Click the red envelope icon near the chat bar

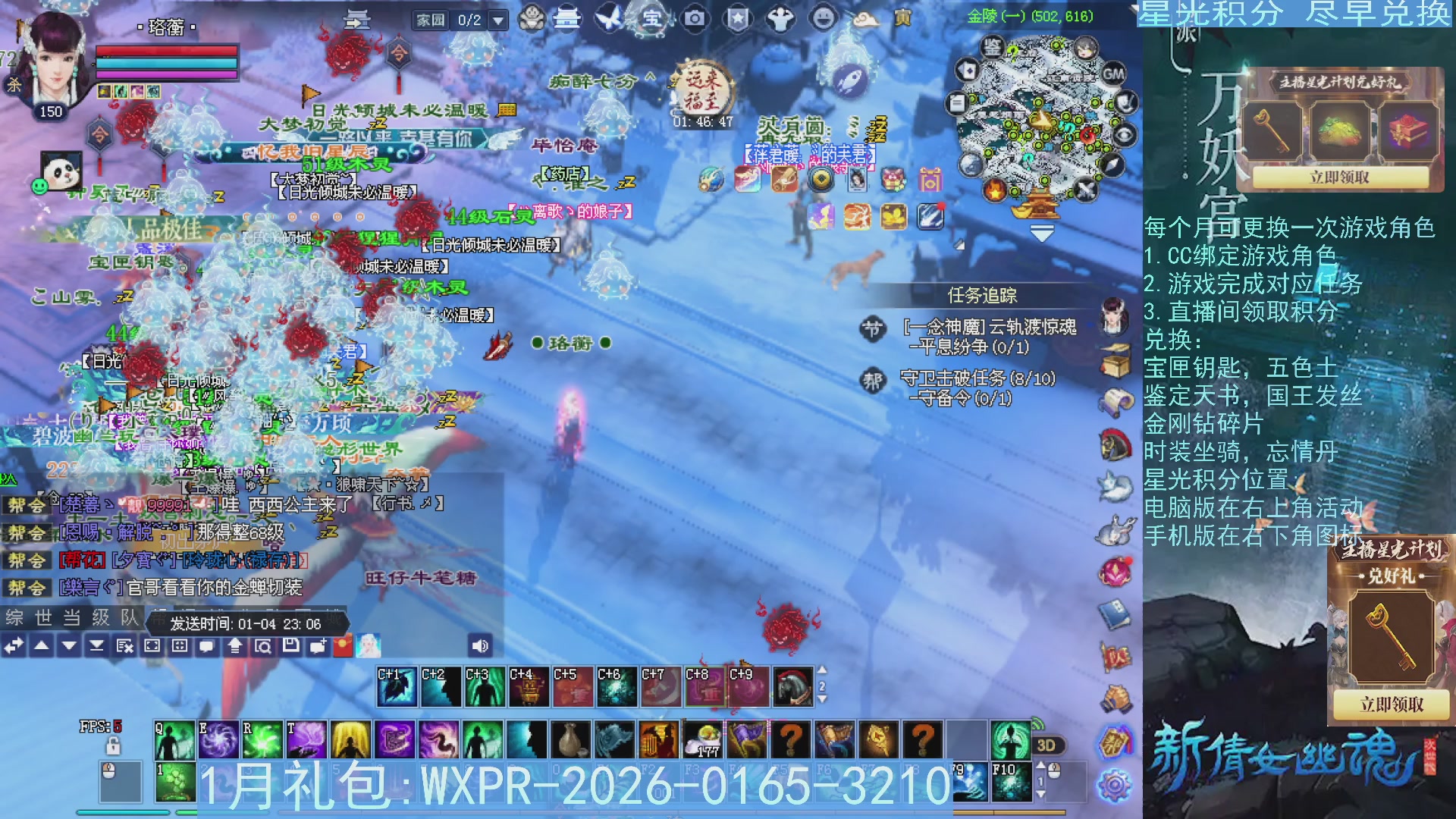click(x=342, y=647)
